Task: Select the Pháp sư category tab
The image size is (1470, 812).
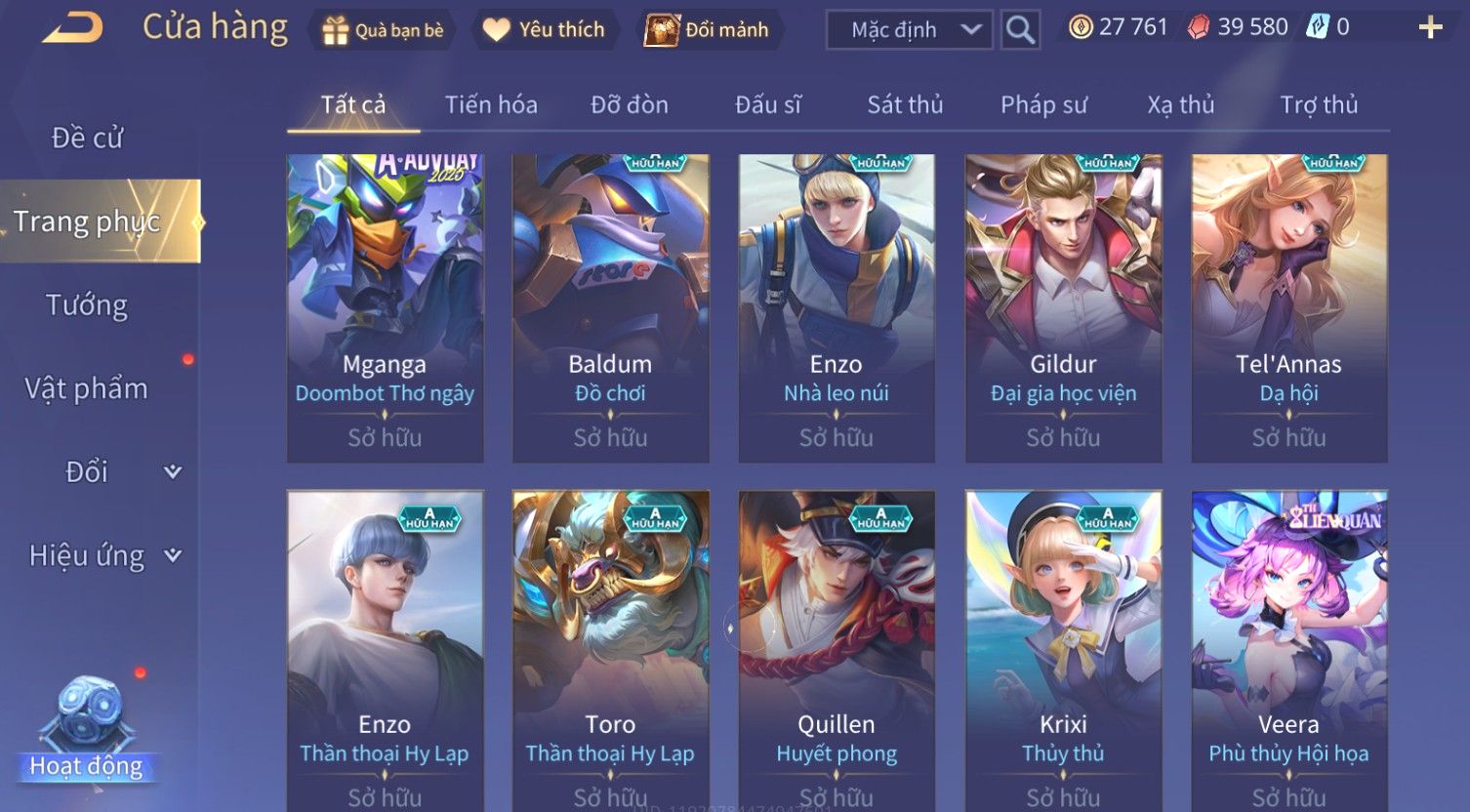Action: 1043,104
